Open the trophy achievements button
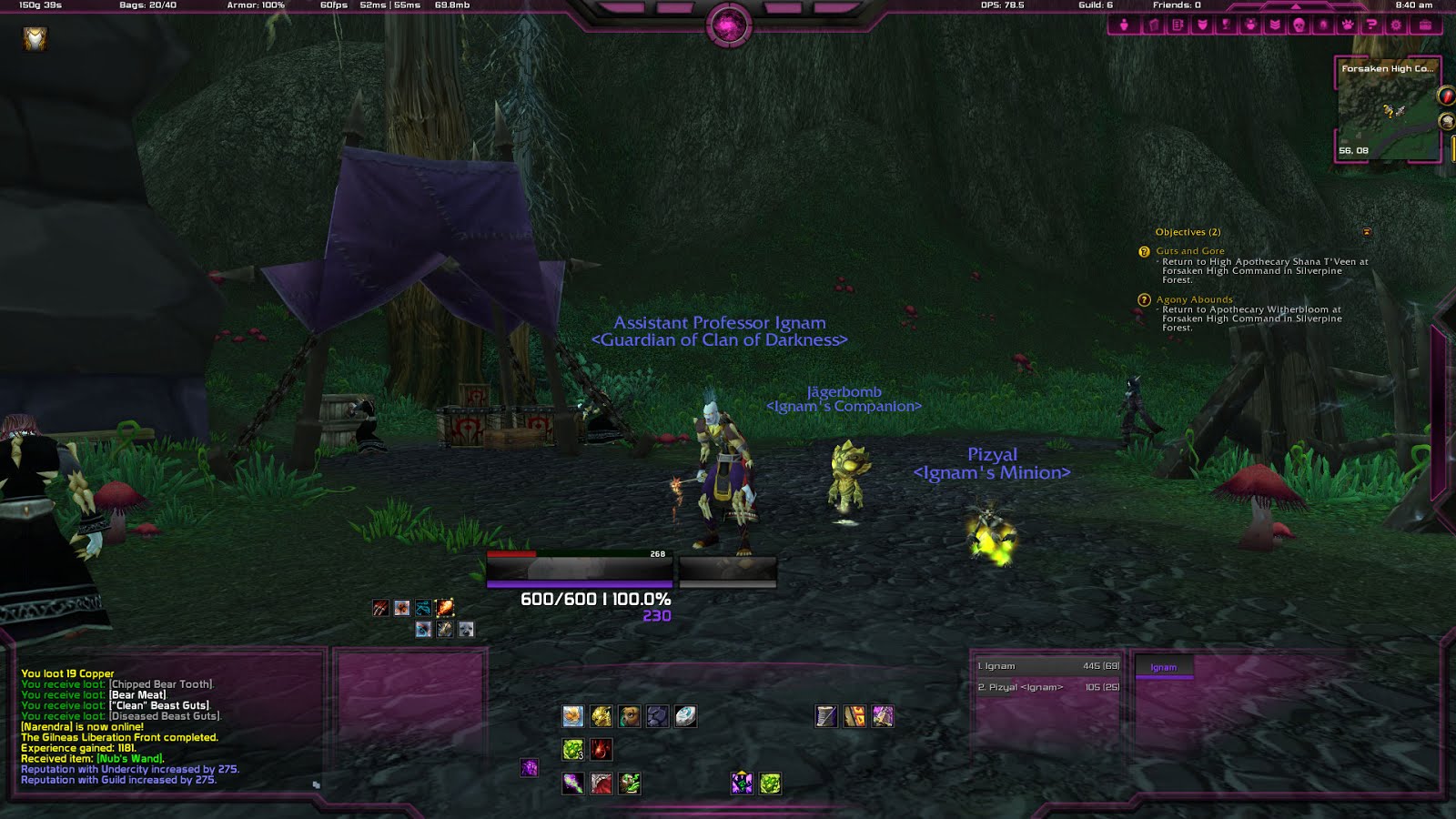The width and height of the screenshot is (1456, 819). [x=1226, y=25]
